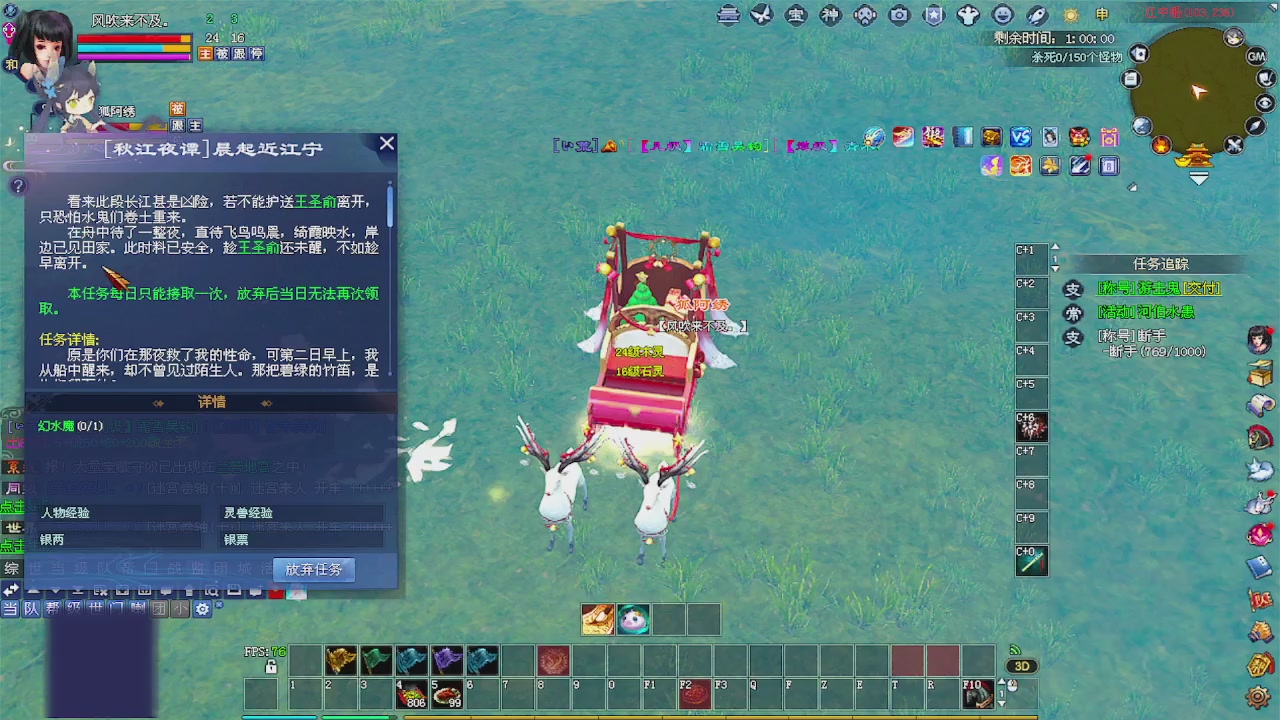Open the smiley emote icon
This screenshot has width=1280, height=720.
point(1002,15)
